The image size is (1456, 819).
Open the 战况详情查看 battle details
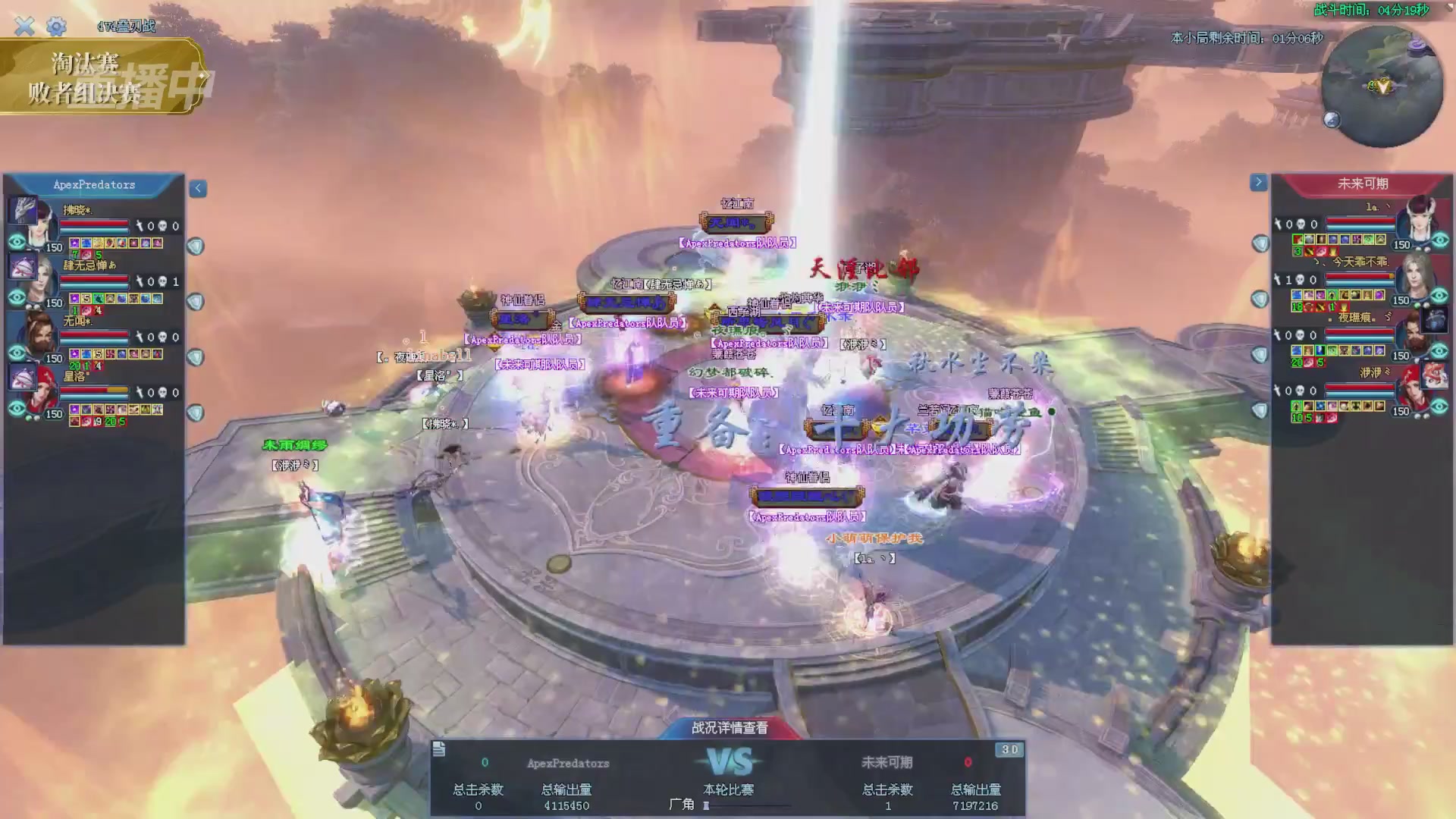729,728
